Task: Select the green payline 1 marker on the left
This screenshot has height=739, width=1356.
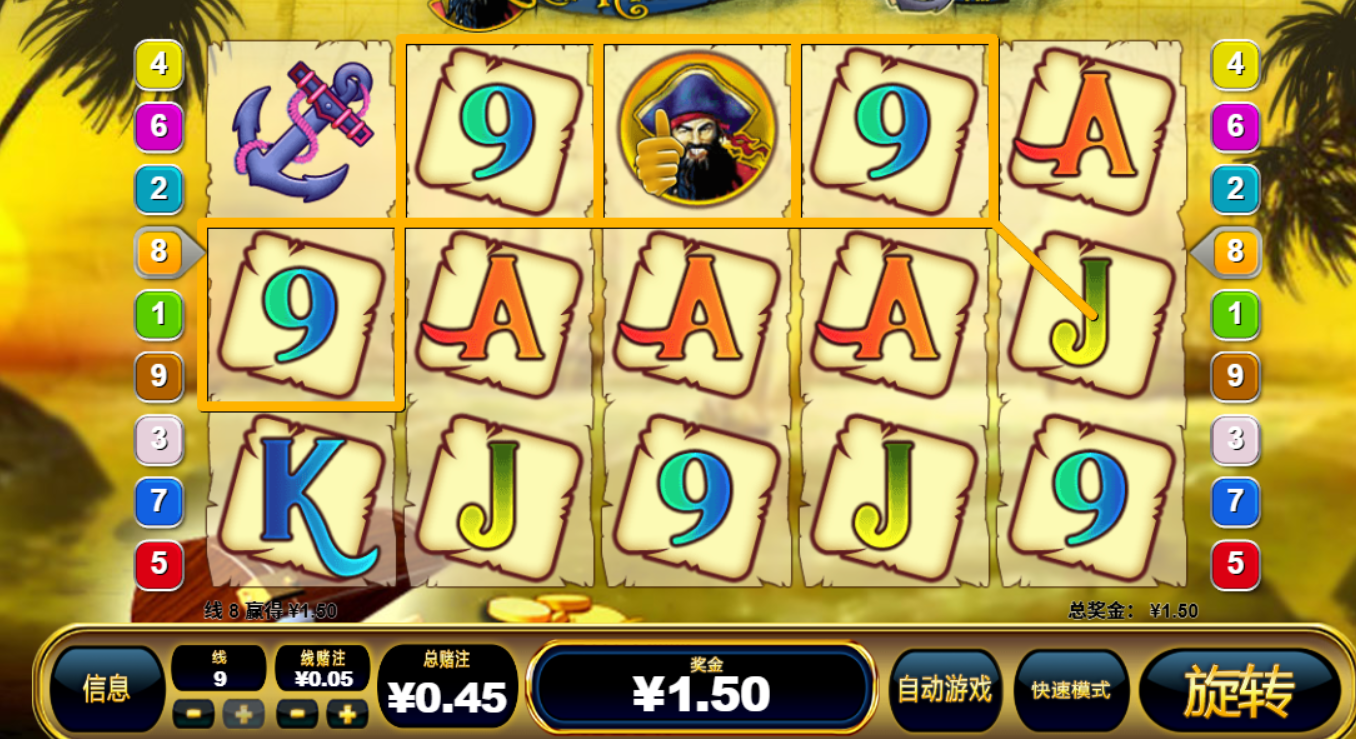Action: (x=158, y=315)
